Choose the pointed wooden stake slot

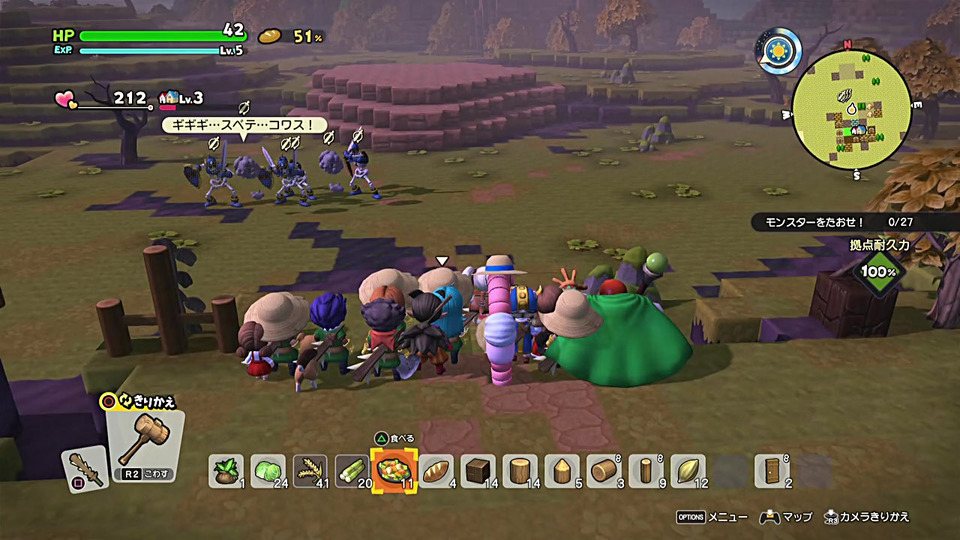coord(562,470)
